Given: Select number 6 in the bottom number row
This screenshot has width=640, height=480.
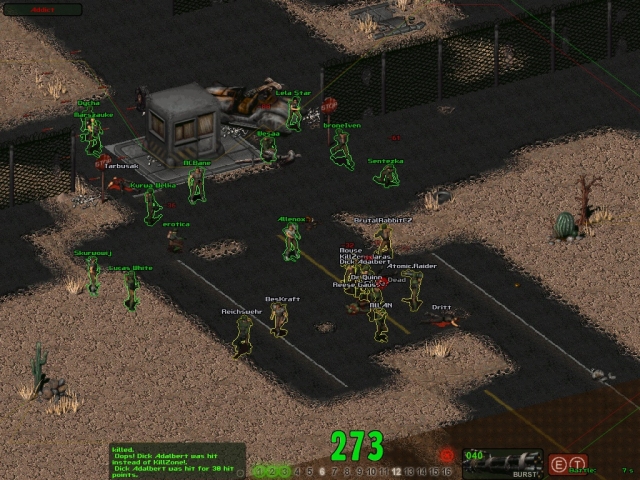Looking at the screenshot, I should click(x=321, y=470).
